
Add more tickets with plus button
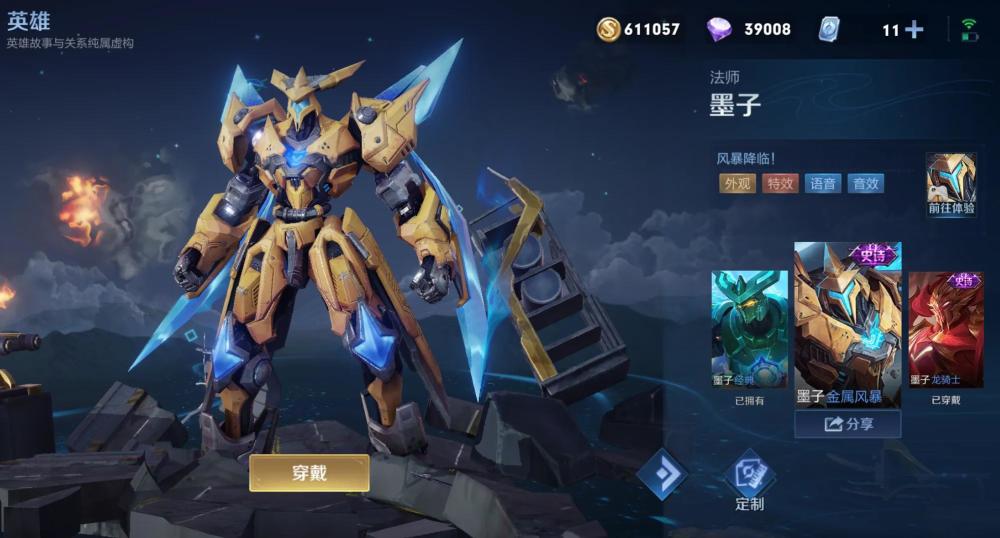click(914, 30)
